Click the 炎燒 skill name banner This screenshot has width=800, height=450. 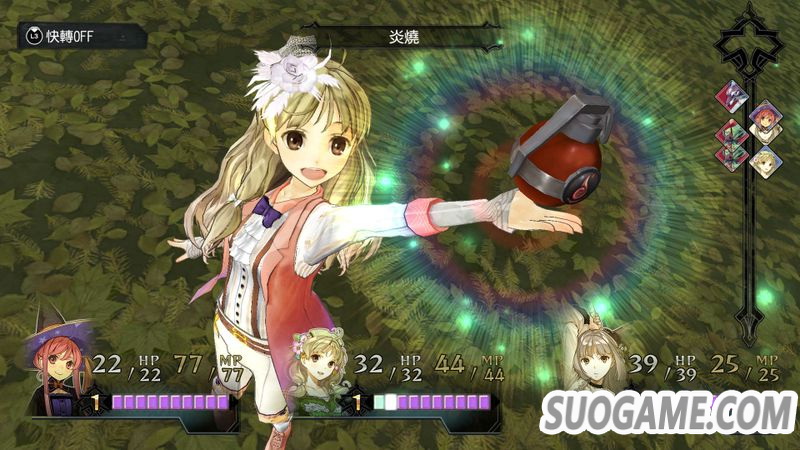tap(400, 37)
